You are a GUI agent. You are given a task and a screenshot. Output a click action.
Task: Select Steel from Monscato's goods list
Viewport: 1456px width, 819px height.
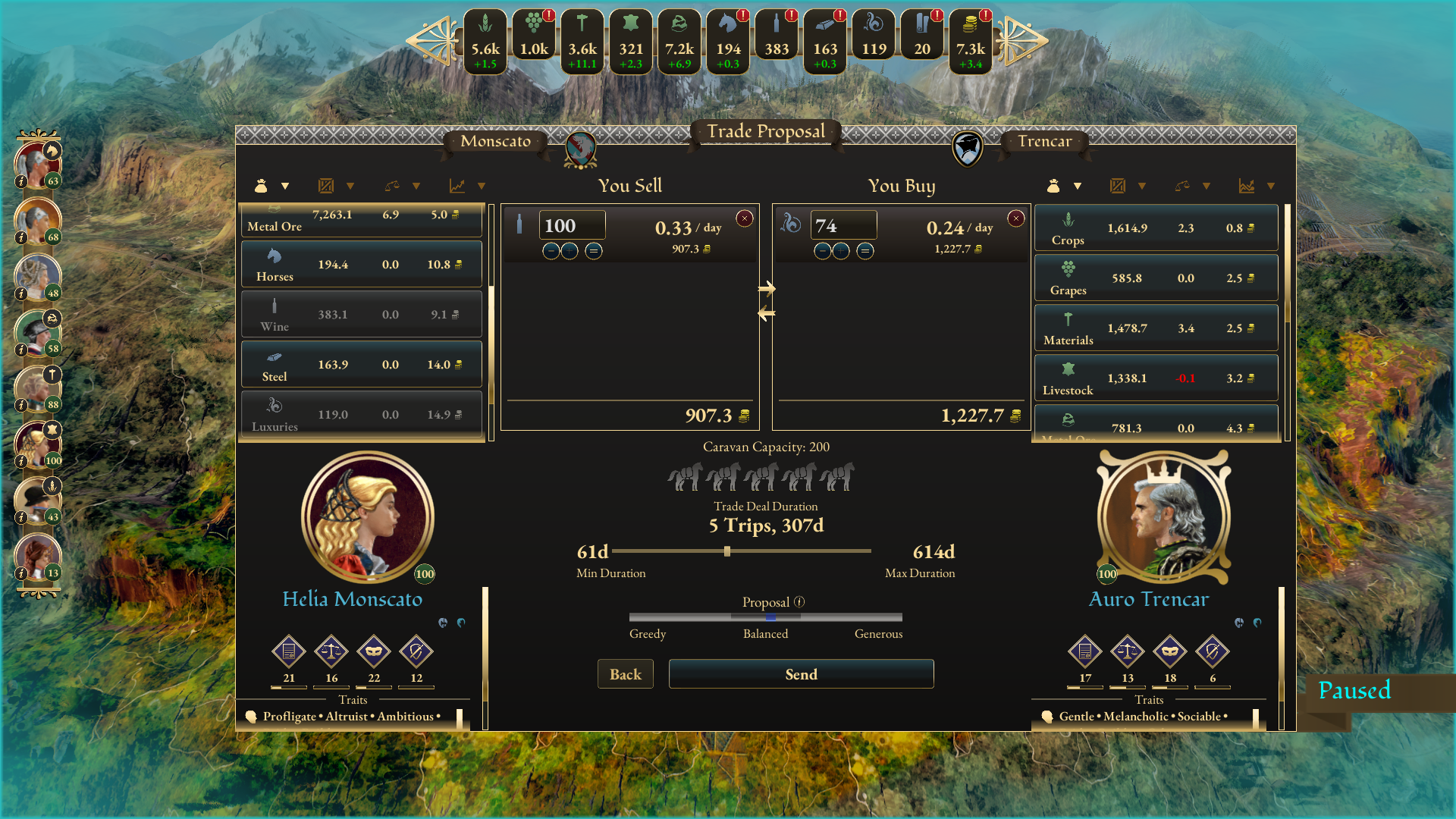(362, 365)
